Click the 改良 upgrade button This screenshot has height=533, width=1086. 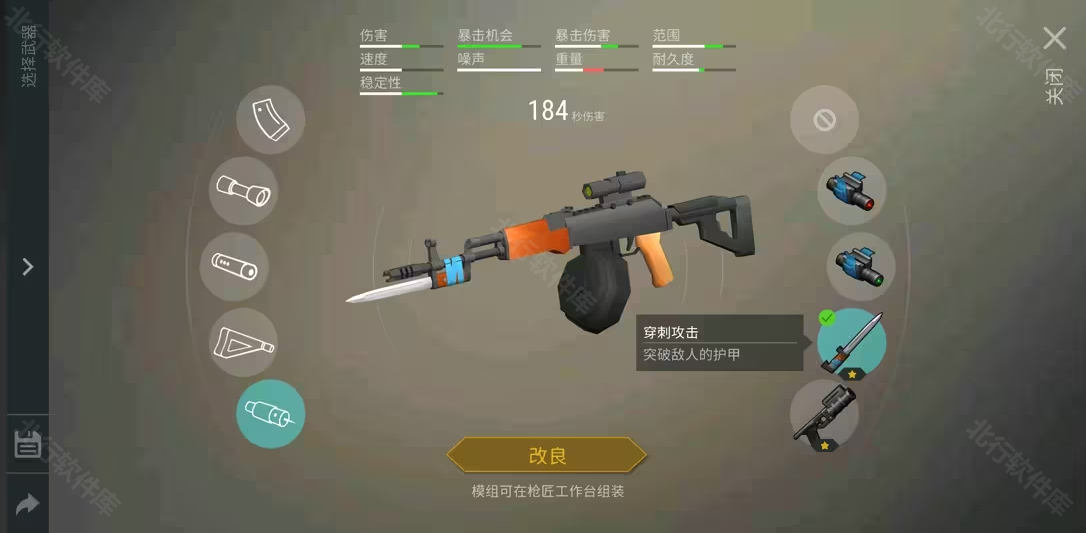tap(547, 455)
